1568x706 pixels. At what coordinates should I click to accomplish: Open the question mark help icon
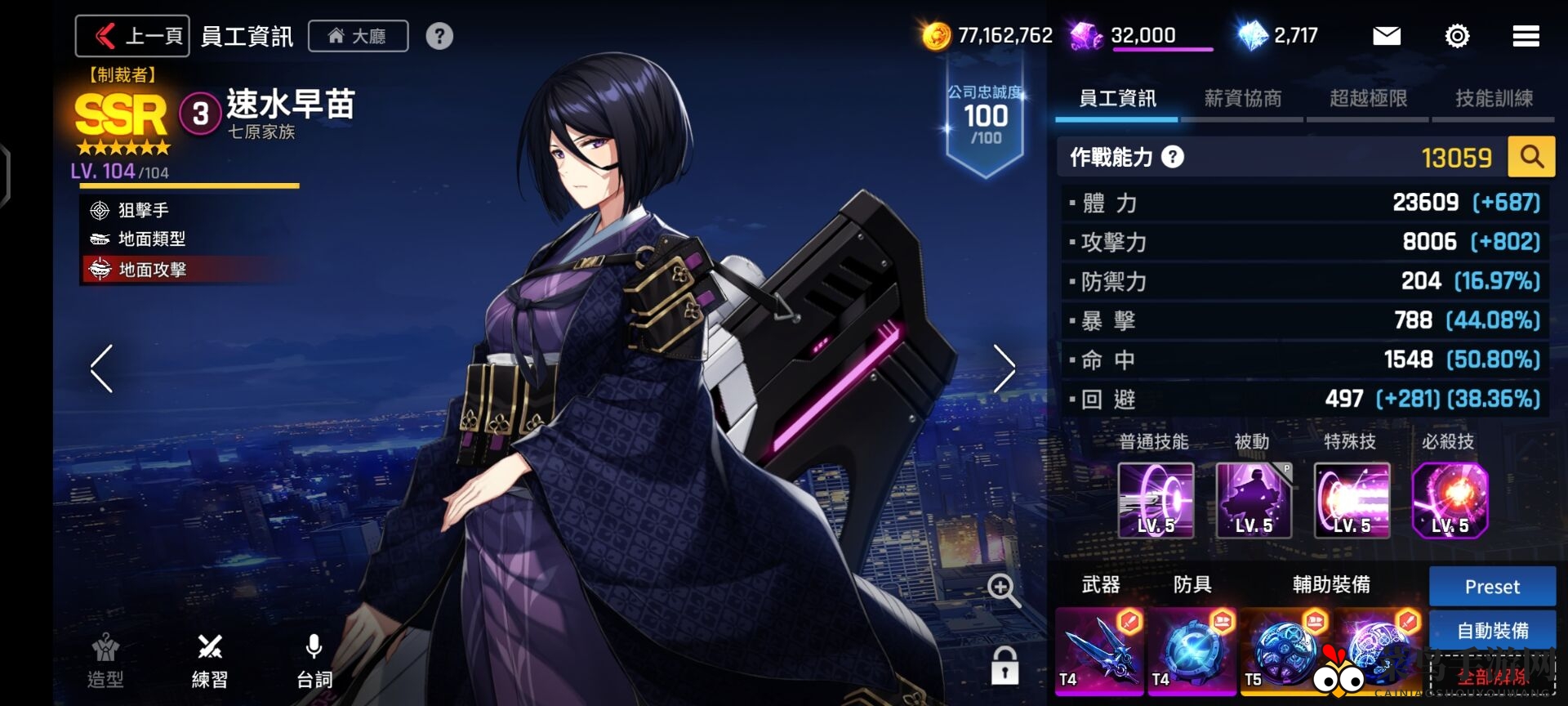tap(439, 36)
